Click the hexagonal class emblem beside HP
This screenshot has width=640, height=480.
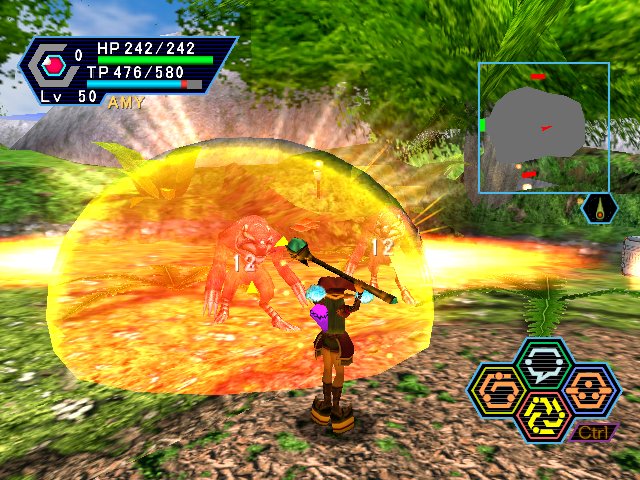(51, 67)
